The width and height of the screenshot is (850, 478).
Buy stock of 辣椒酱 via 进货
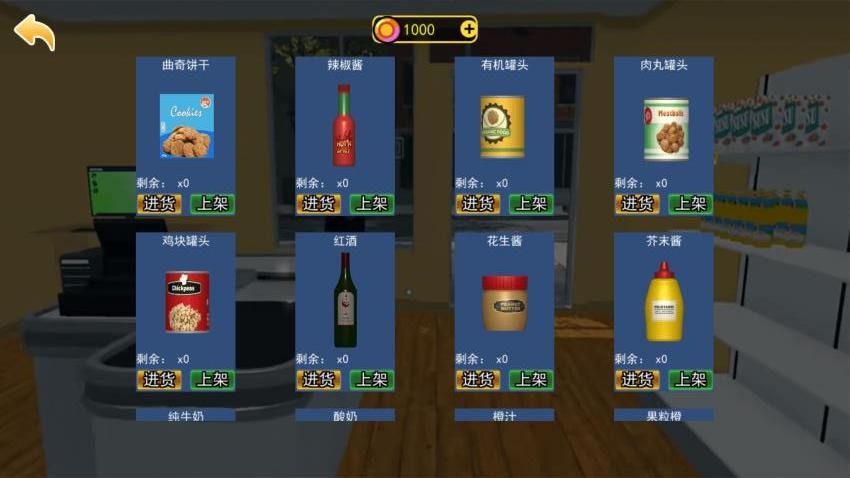point(318,204)
